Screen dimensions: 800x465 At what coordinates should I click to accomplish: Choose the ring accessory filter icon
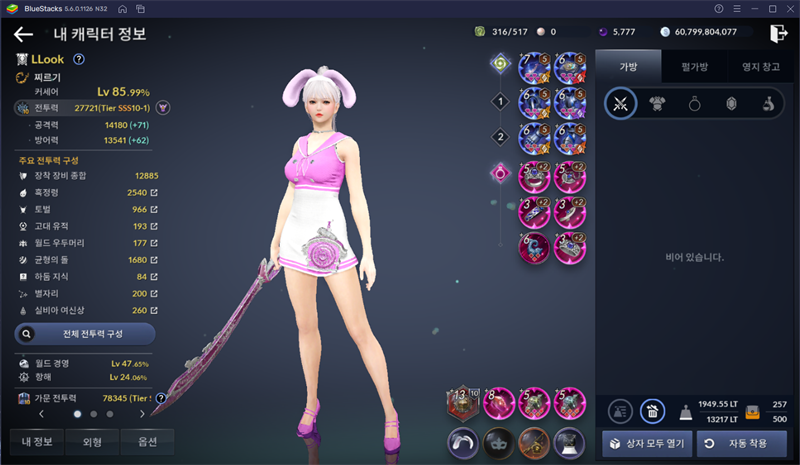tap(695, 103)
